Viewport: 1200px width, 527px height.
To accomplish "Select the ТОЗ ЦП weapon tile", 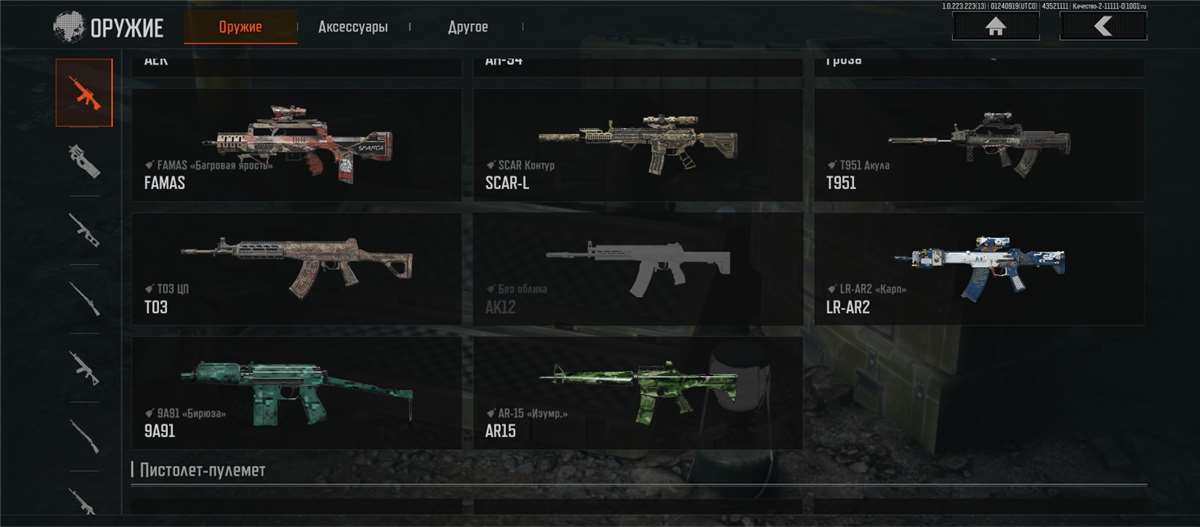I will pos(297,268).
